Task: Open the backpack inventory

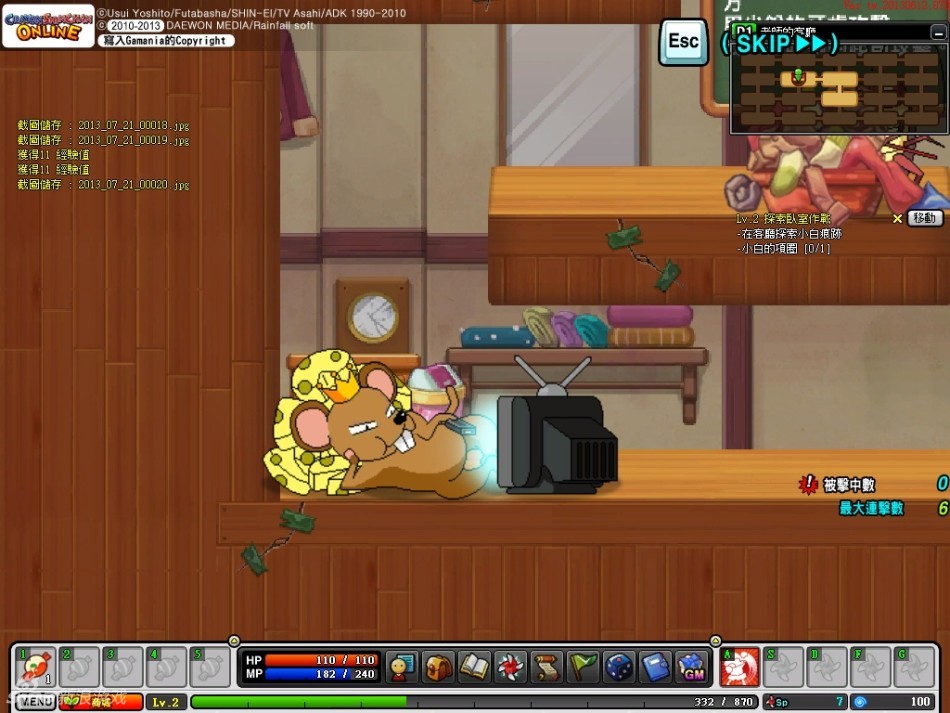Action: pos(438,667)
